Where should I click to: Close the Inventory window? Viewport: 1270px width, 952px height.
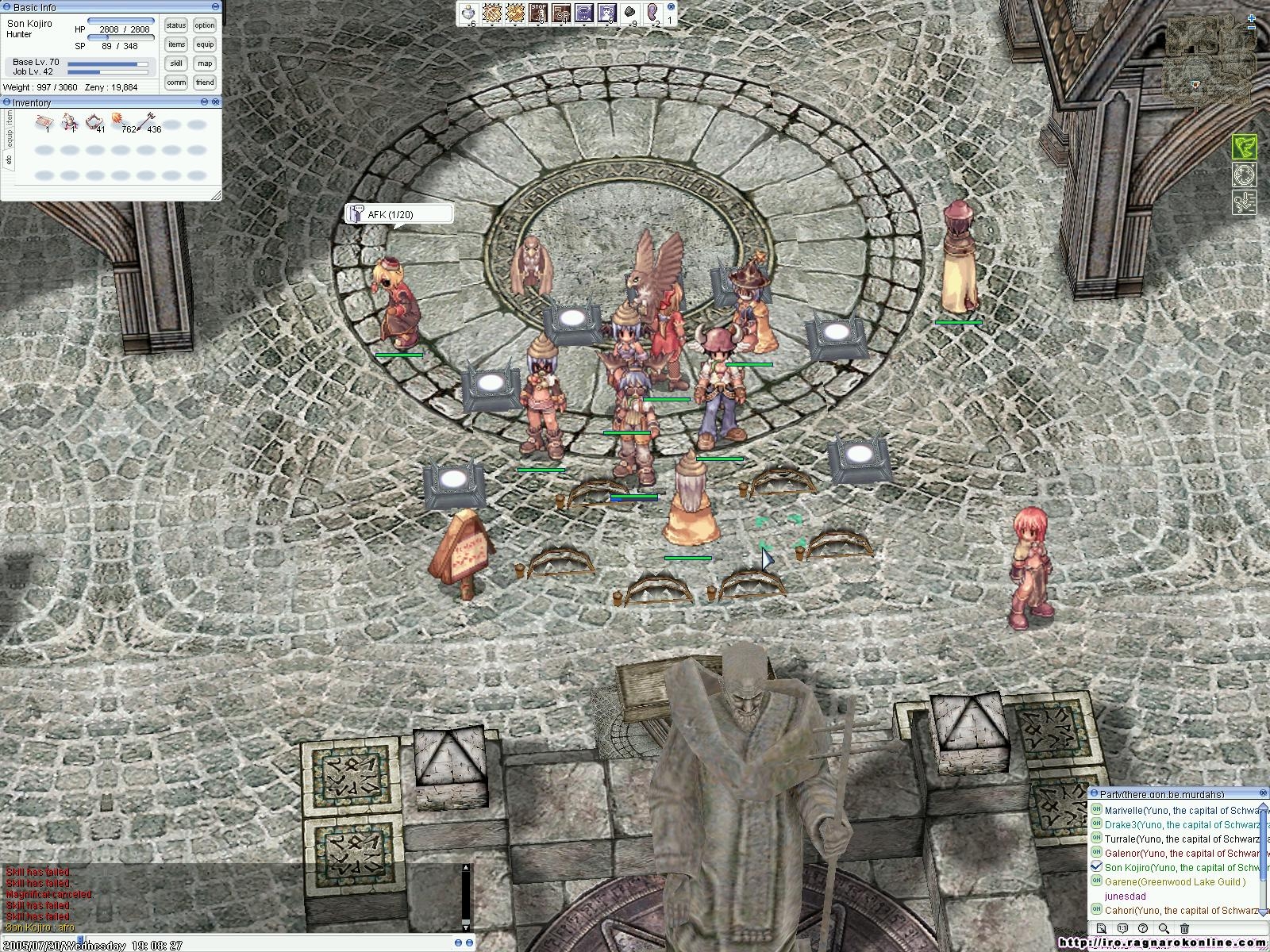tap(216, 102)
